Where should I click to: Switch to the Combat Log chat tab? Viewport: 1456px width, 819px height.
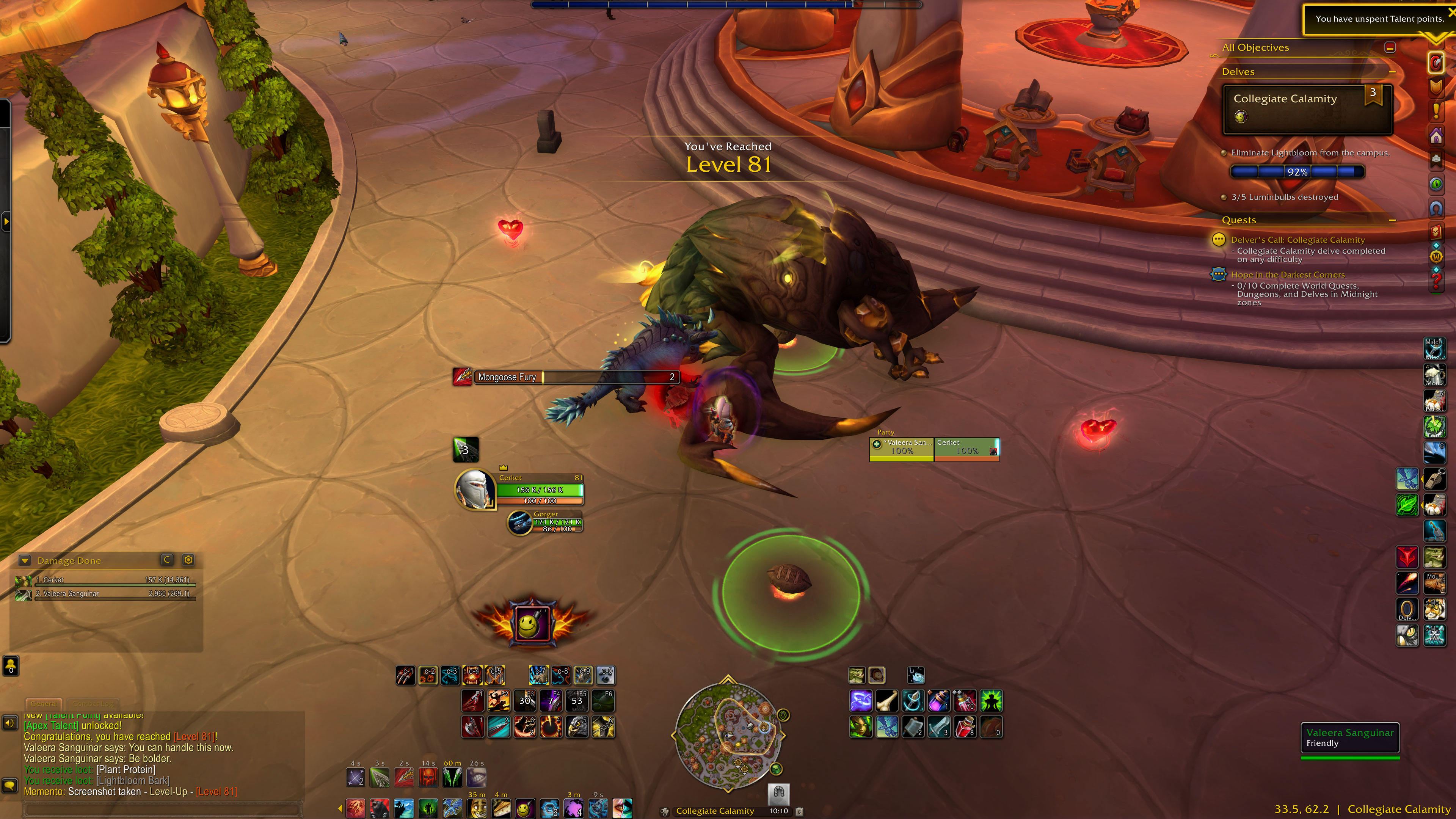coord(93,704)
